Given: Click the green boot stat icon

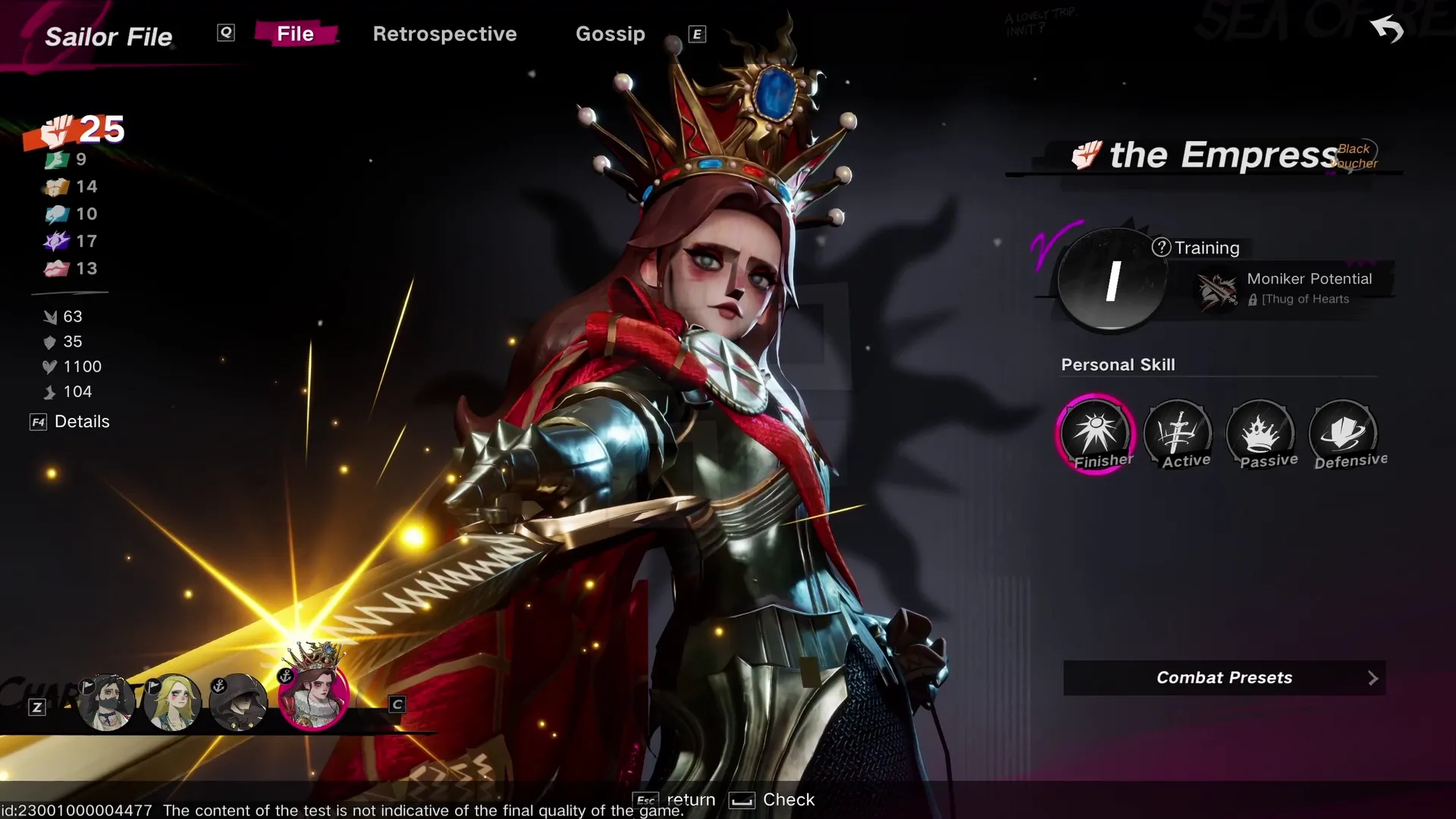Looking at the screenshot, I should pos(57,159).
